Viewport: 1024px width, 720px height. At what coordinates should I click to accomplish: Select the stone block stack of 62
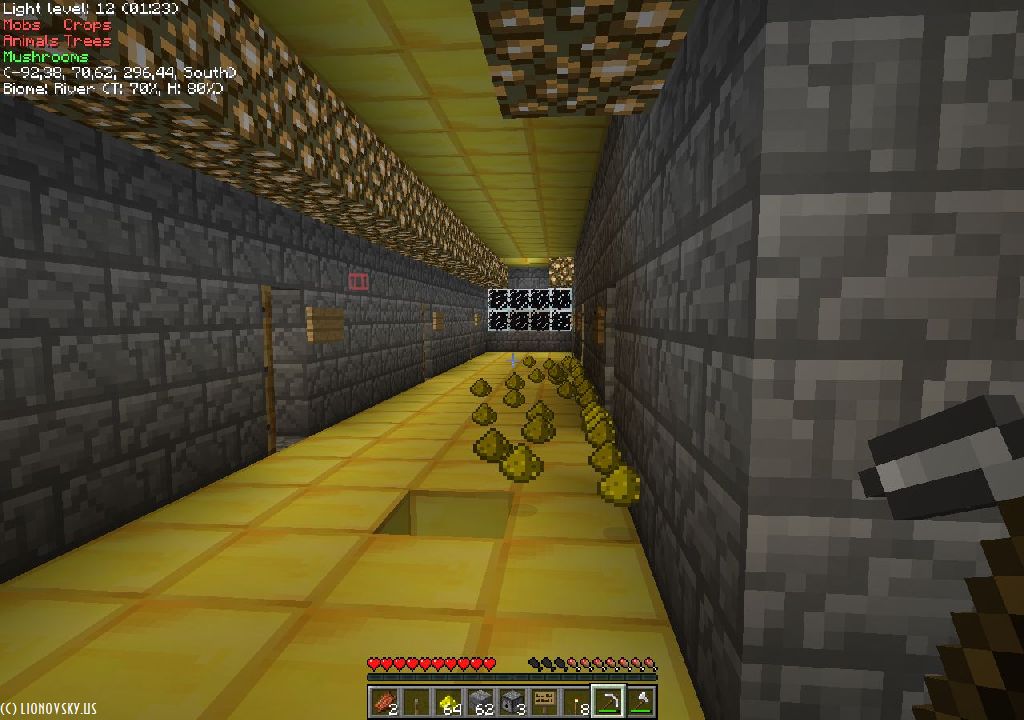[480, 702]
